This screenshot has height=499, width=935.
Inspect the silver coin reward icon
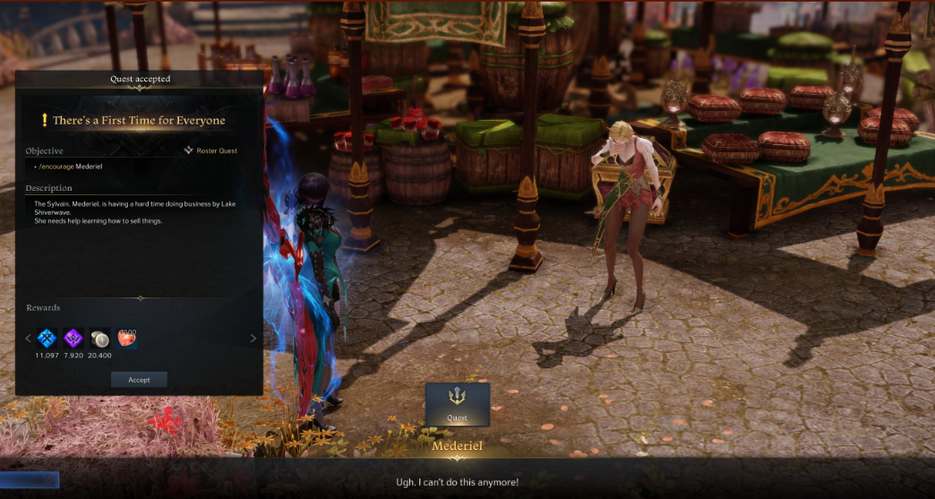[100, 338]
